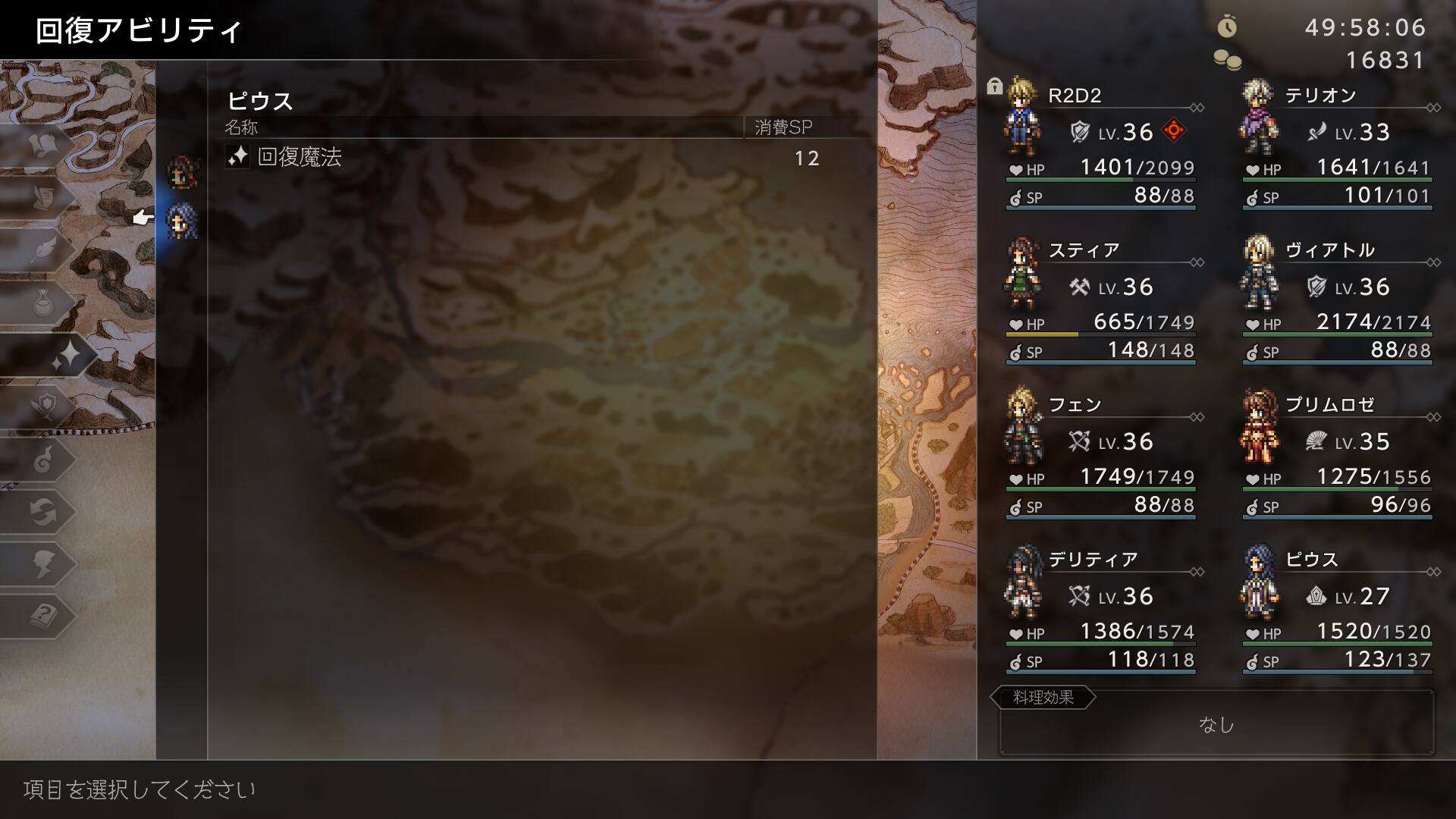Switch to the swirl flame icon tab
The width and height of the screenshot is (1456, 819).
click(42, 460)
